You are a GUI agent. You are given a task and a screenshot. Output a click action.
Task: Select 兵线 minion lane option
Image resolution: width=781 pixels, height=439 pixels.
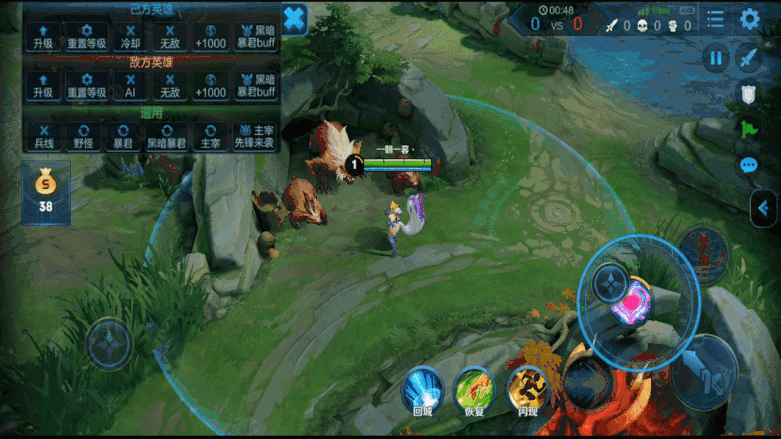43,136
